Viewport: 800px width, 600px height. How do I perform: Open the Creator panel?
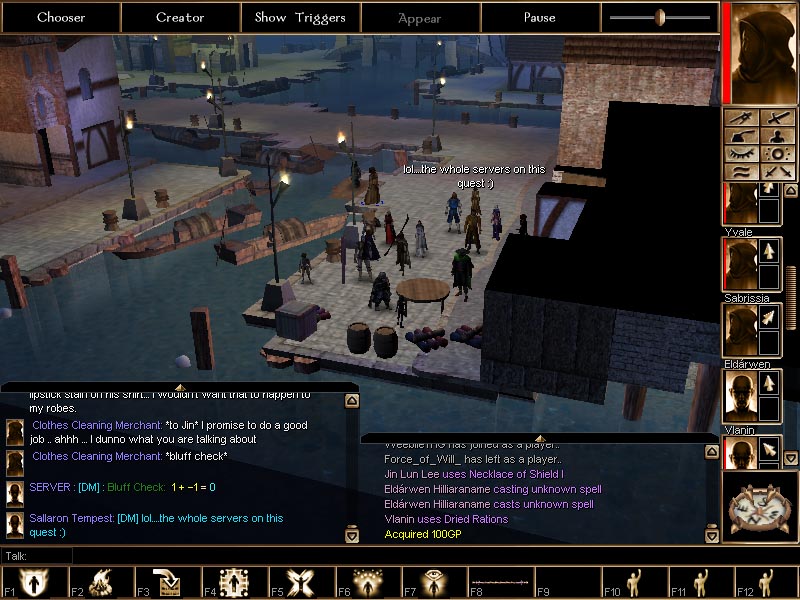(180, 17)
